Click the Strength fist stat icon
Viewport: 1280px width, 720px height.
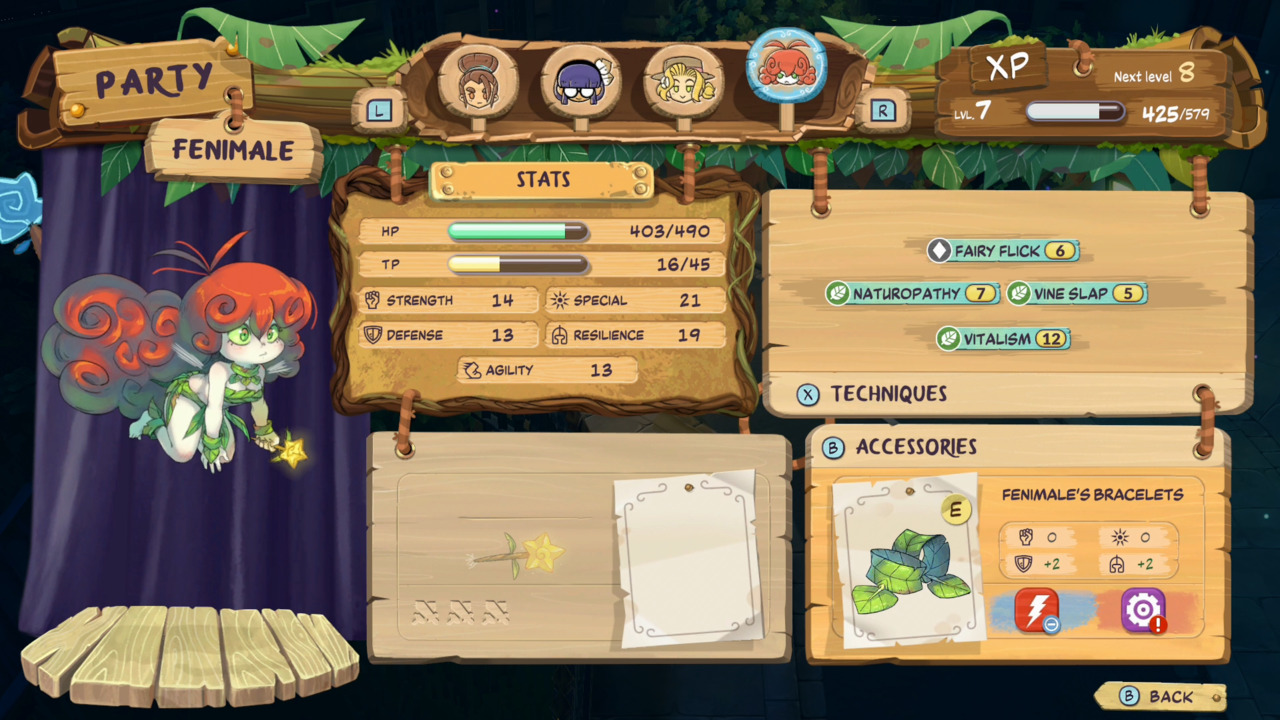point(370,300)
